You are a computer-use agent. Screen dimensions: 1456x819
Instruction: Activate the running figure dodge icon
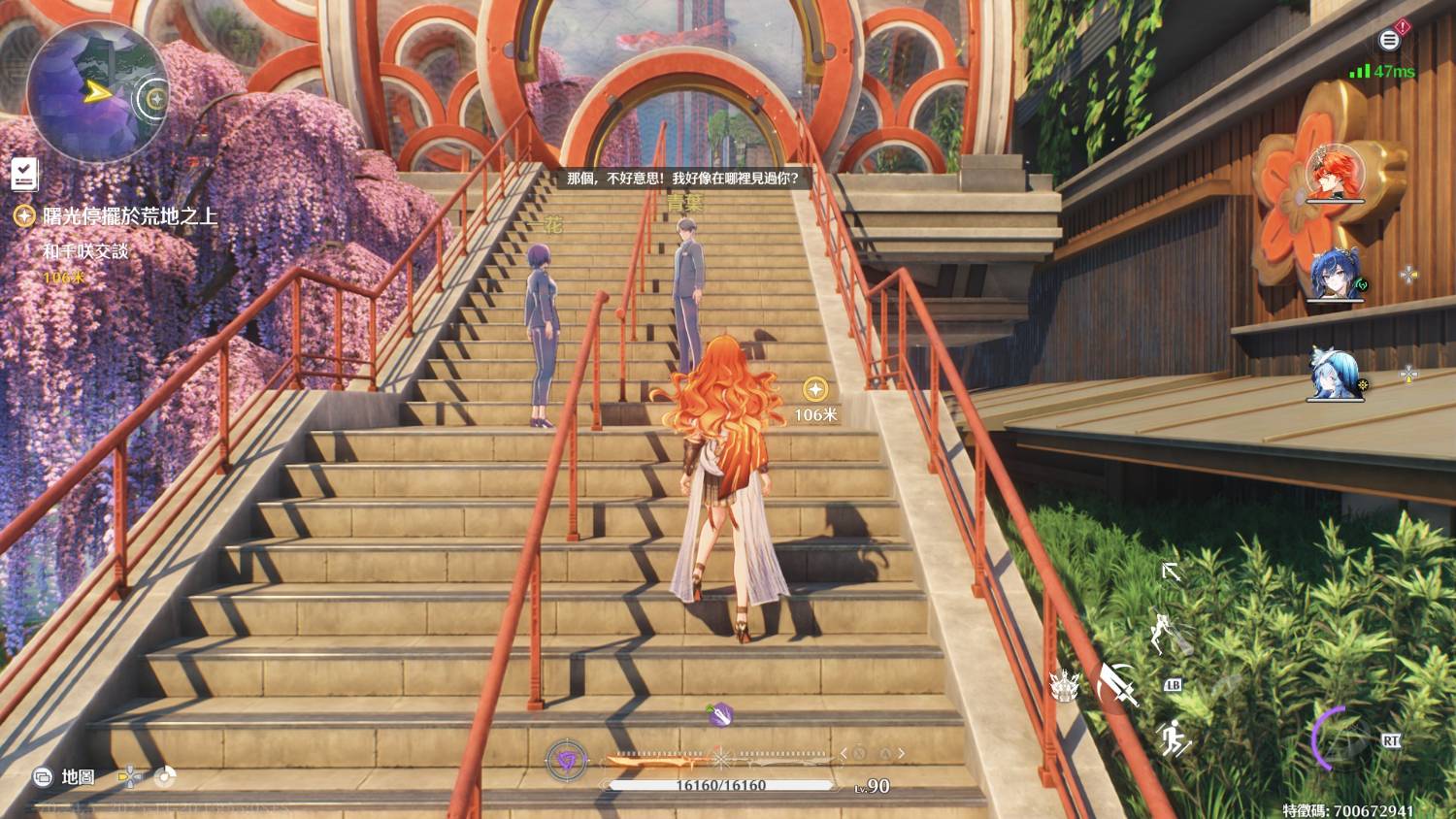[1175, 738]
